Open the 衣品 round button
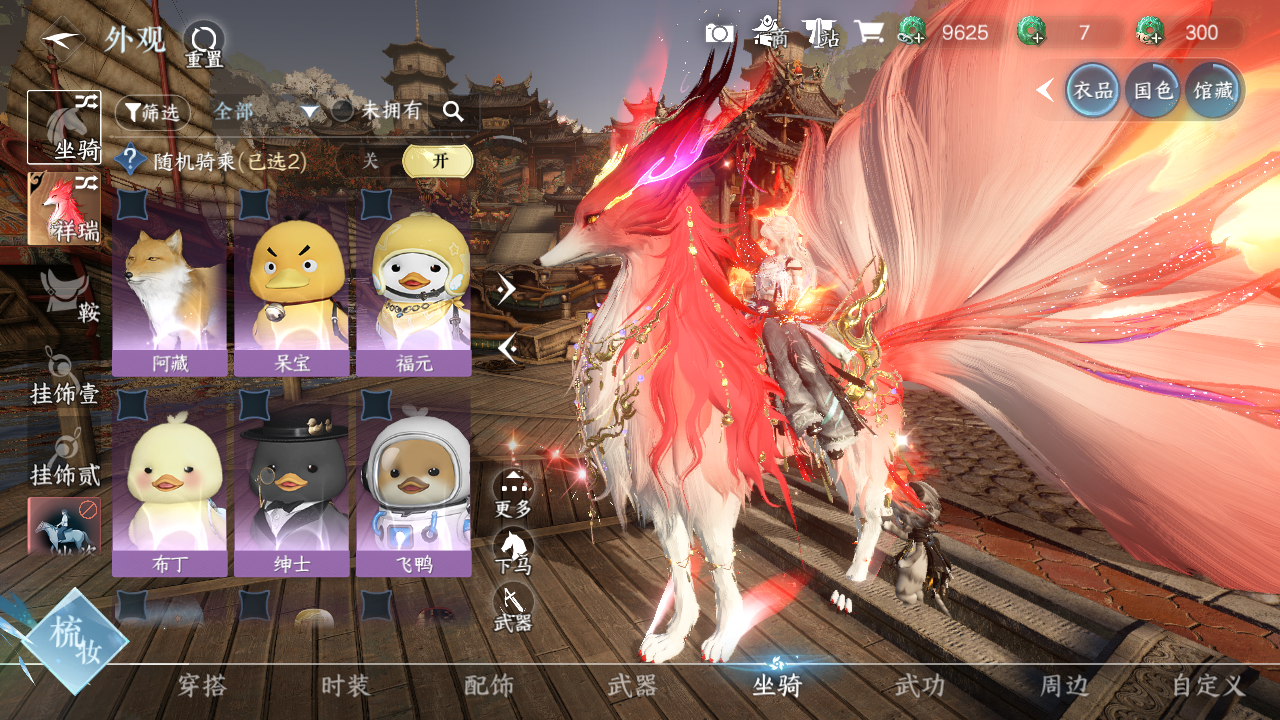 click(x=1092, y=90)
